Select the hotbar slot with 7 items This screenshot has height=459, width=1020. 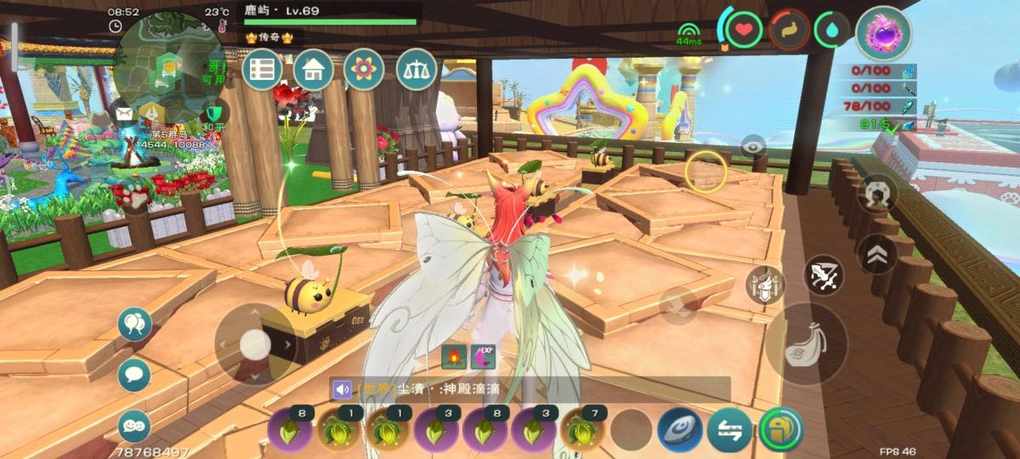click(x=582, y=431)
